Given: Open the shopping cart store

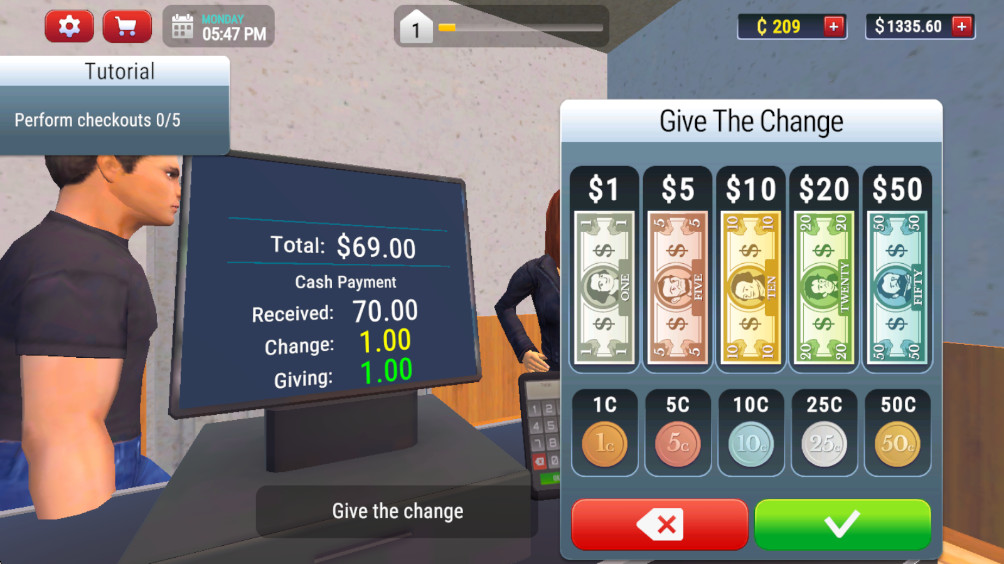Looking at the screenshot, I should point(127,26).
